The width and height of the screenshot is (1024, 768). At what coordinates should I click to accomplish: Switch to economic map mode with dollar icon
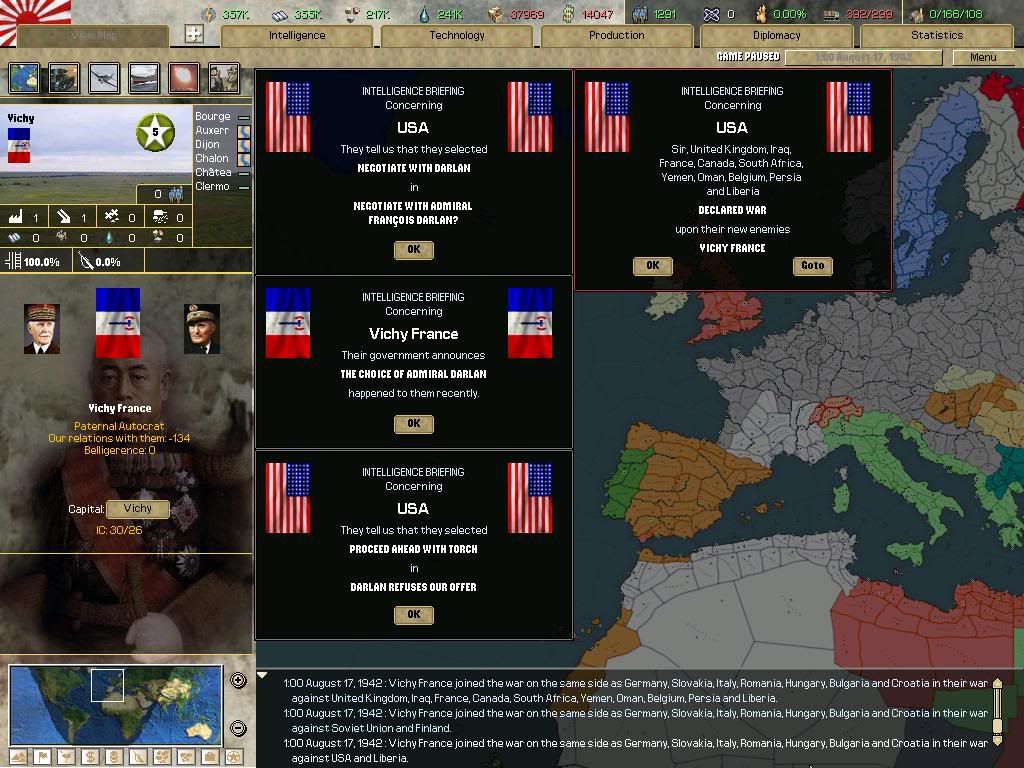tap(88, 757)
